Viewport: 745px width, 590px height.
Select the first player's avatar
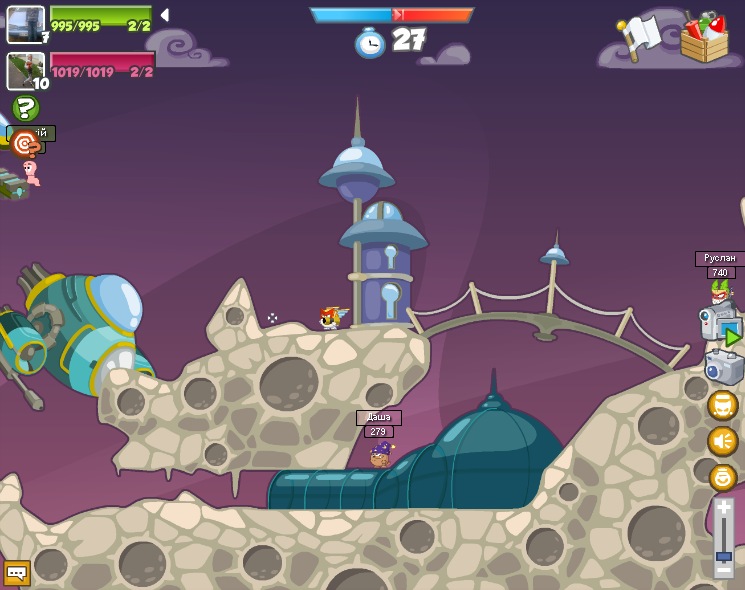pyautogui.click(x=25, y=24)
